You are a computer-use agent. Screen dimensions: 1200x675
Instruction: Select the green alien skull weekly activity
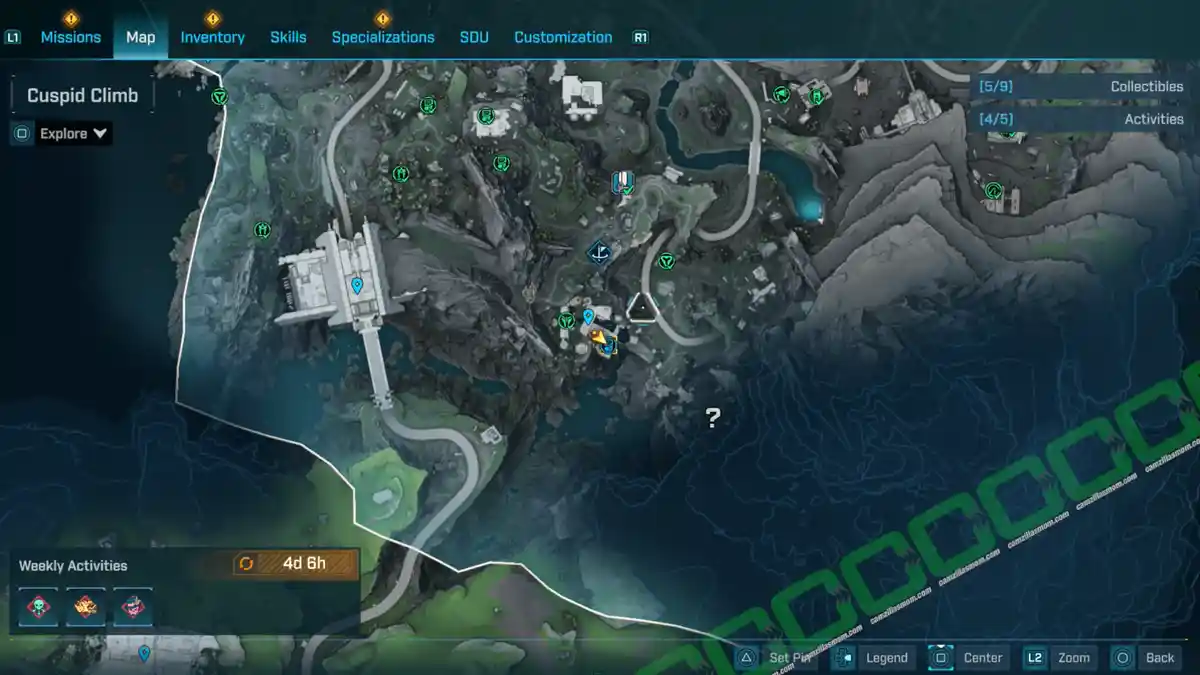coord(39,606)
